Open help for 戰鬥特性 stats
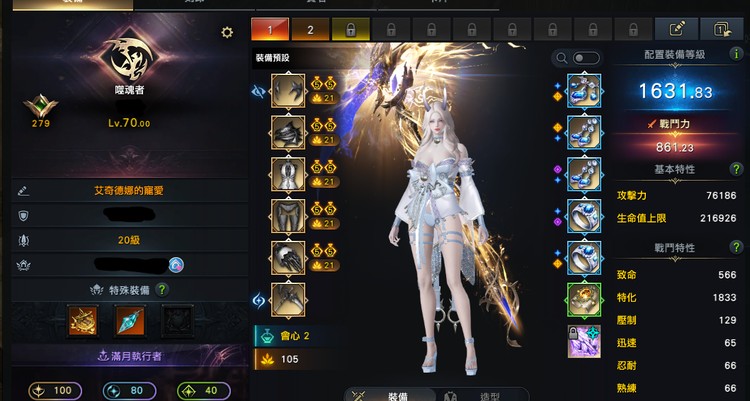The width and height of the screenshot is (750, 401). (737, 248)
